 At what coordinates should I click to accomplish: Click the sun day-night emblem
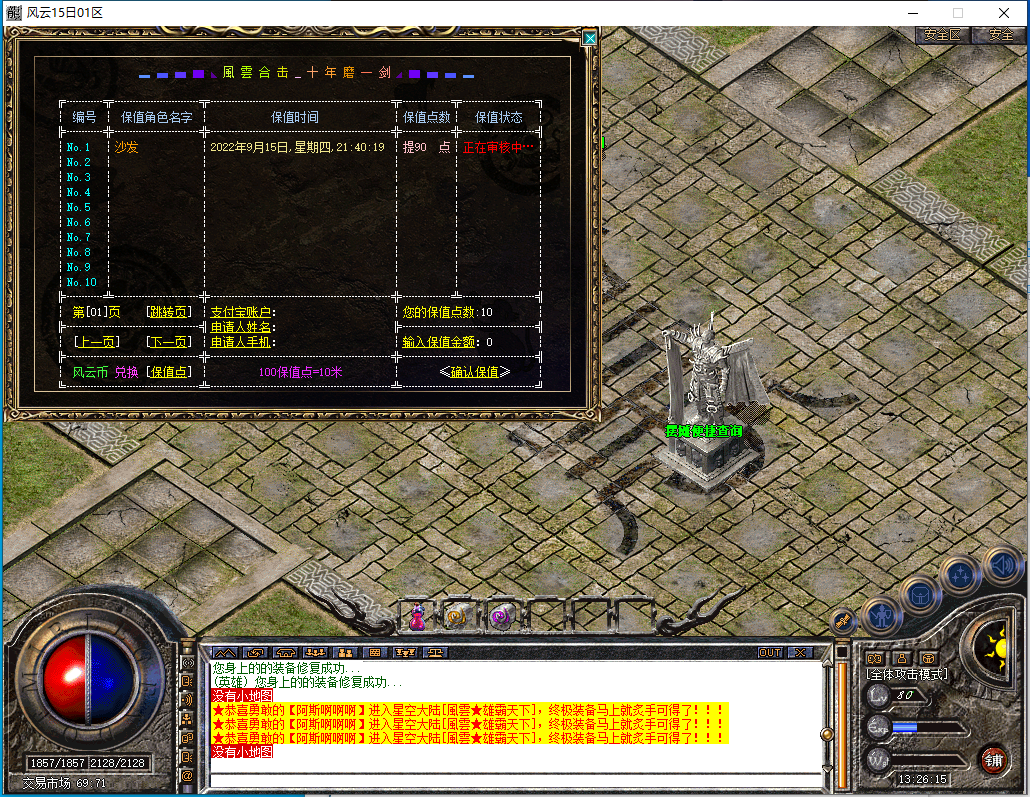point(996,644)
